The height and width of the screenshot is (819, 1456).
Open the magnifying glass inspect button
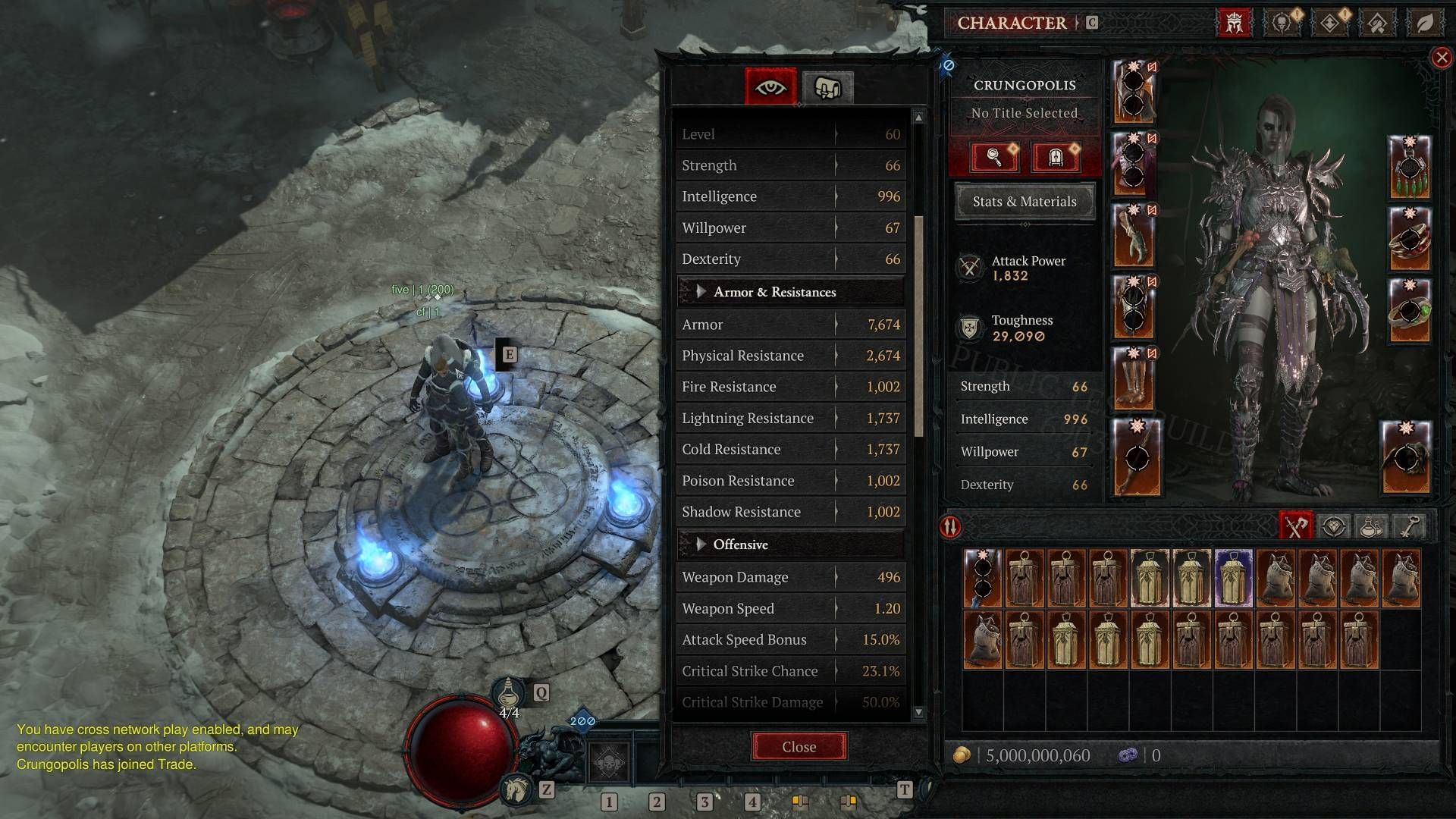click(x=994, y=157)
